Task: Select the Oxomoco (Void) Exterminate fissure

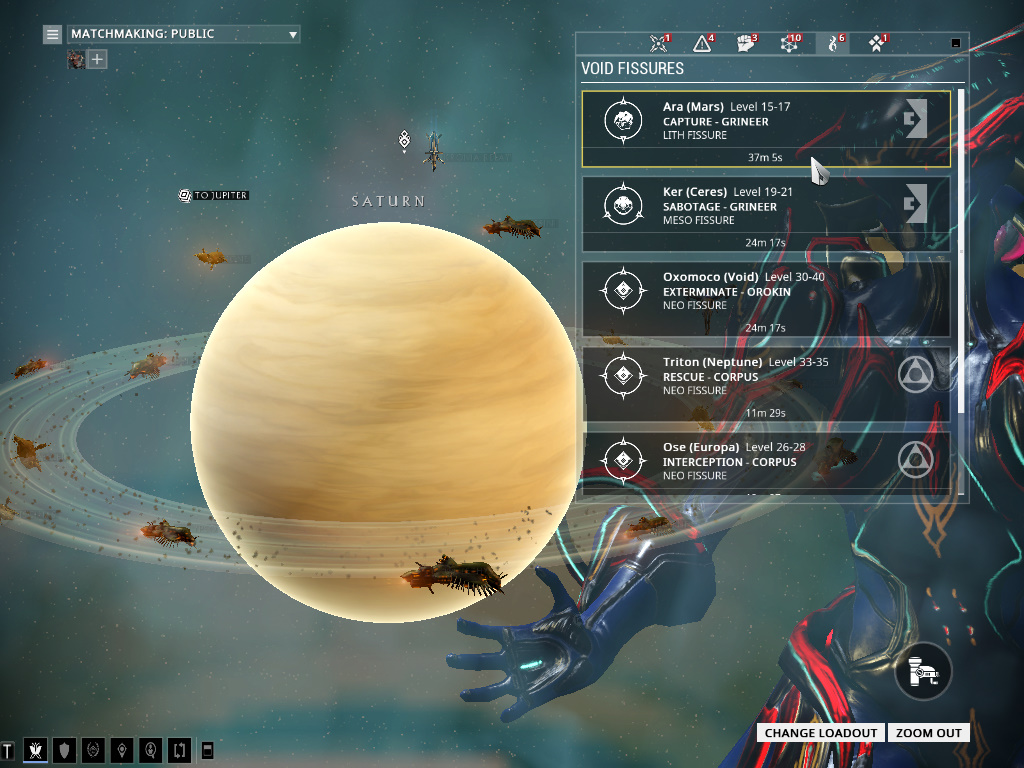Action: point(765,298)
